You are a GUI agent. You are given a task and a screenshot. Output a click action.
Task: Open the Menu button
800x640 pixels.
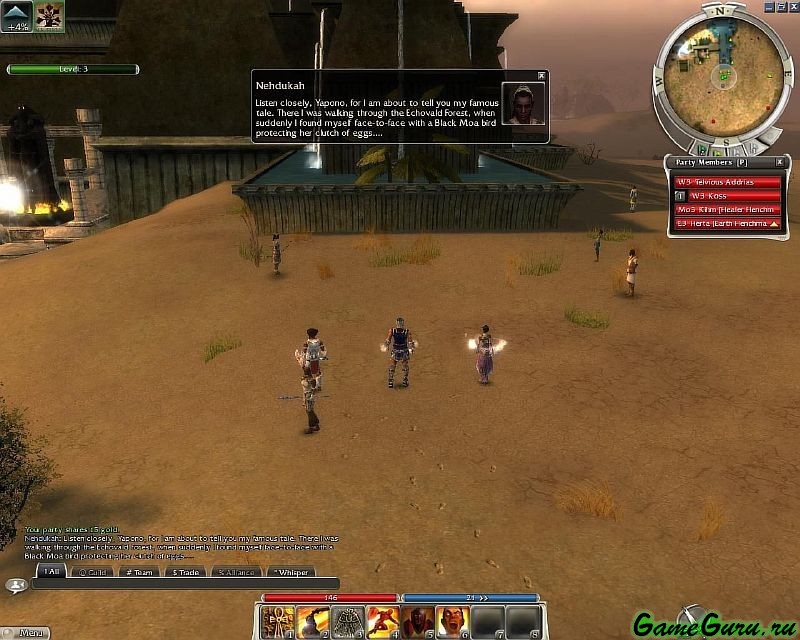click(28, 633)
